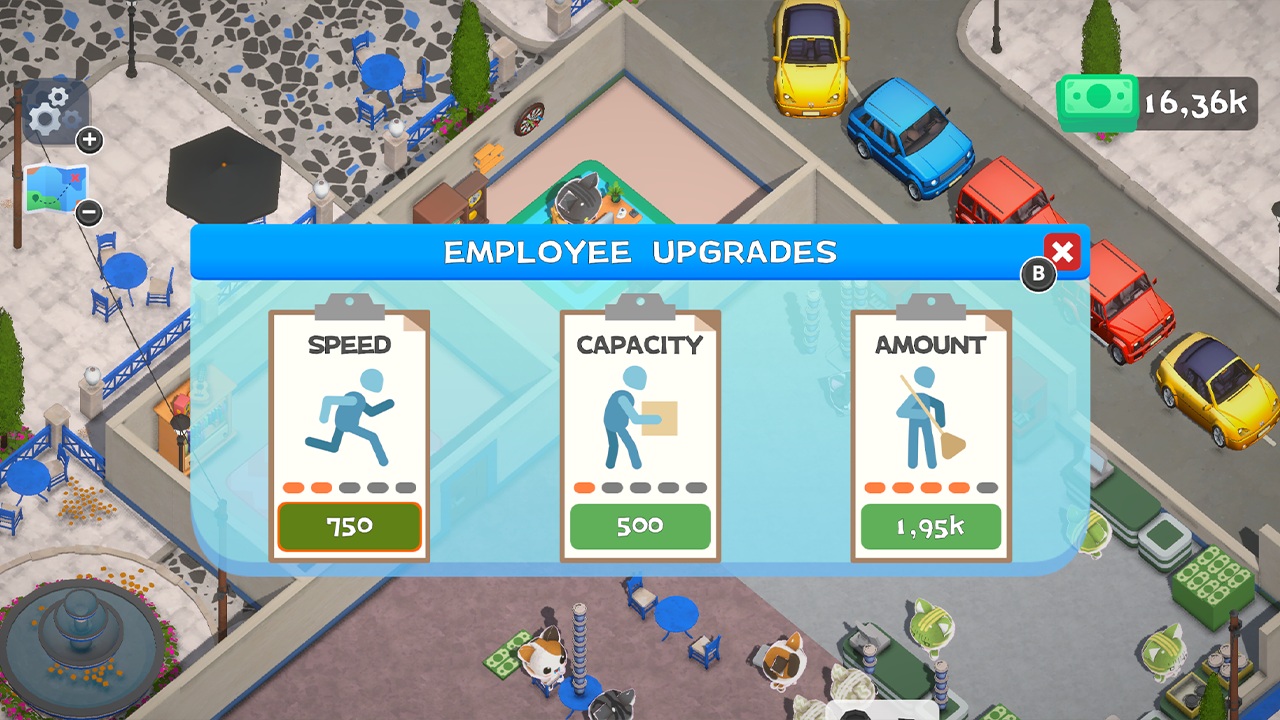Close the Employee Upgrades popup

click(x=1062, y=253)
